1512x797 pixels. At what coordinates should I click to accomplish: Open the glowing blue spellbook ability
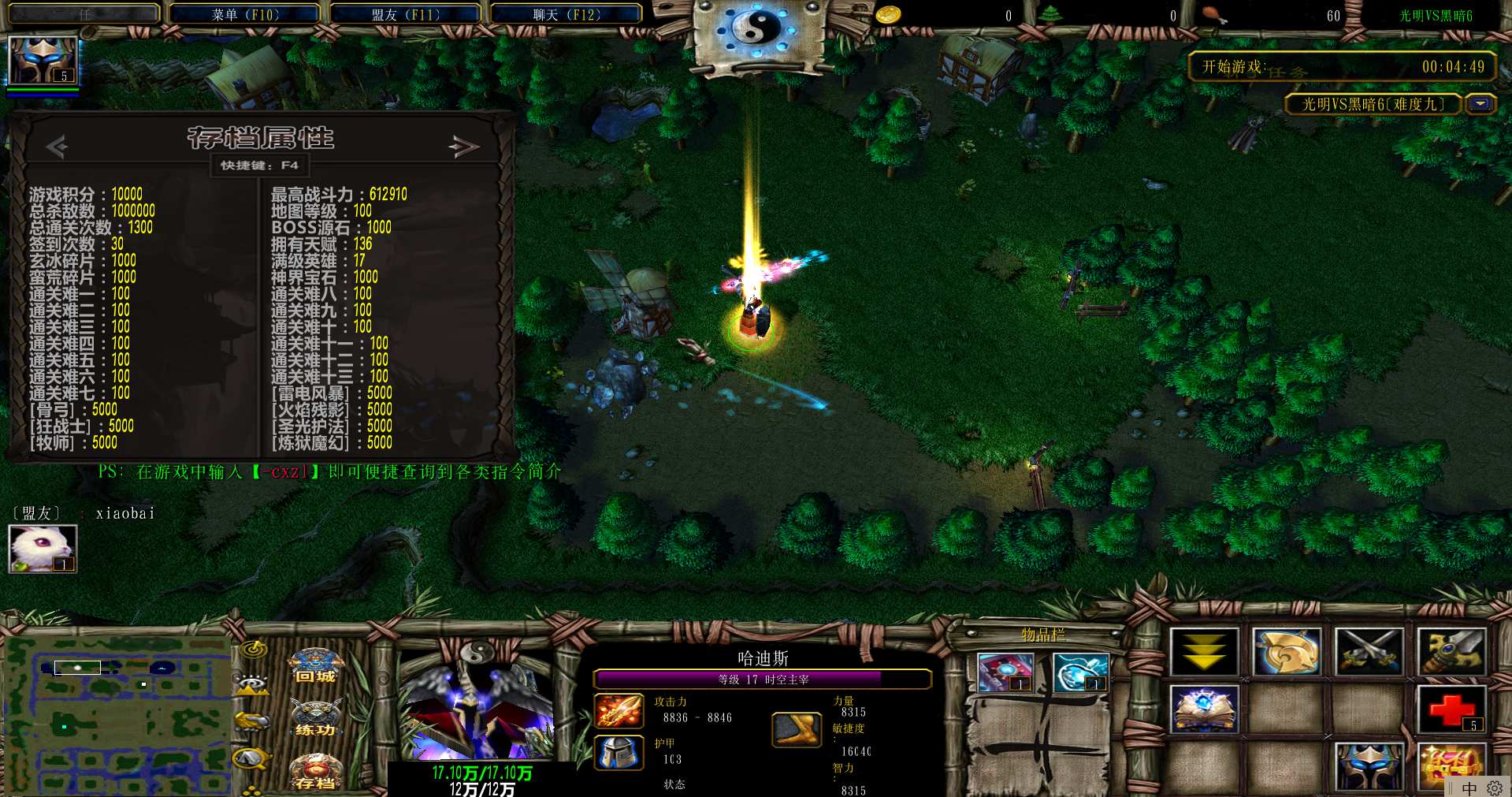tap(1204, 708)
